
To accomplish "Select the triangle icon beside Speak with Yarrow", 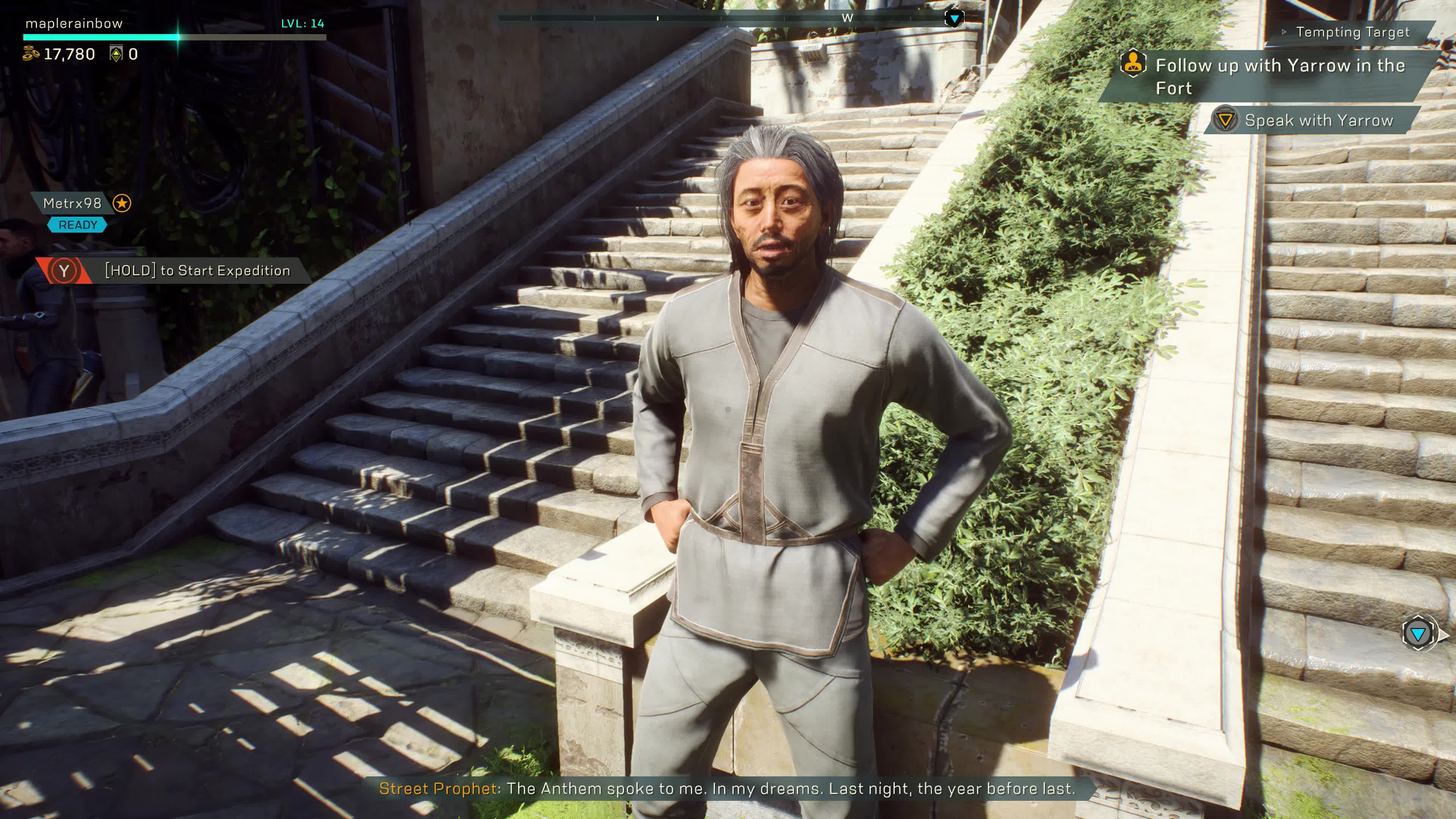I will pos(1226,121).
